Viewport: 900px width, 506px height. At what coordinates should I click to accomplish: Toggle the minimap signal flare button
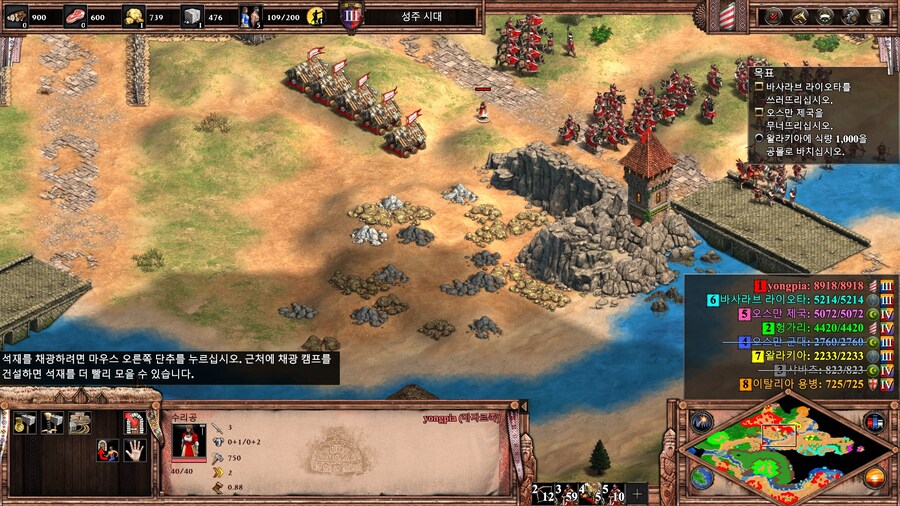click(x=700, y=421)
